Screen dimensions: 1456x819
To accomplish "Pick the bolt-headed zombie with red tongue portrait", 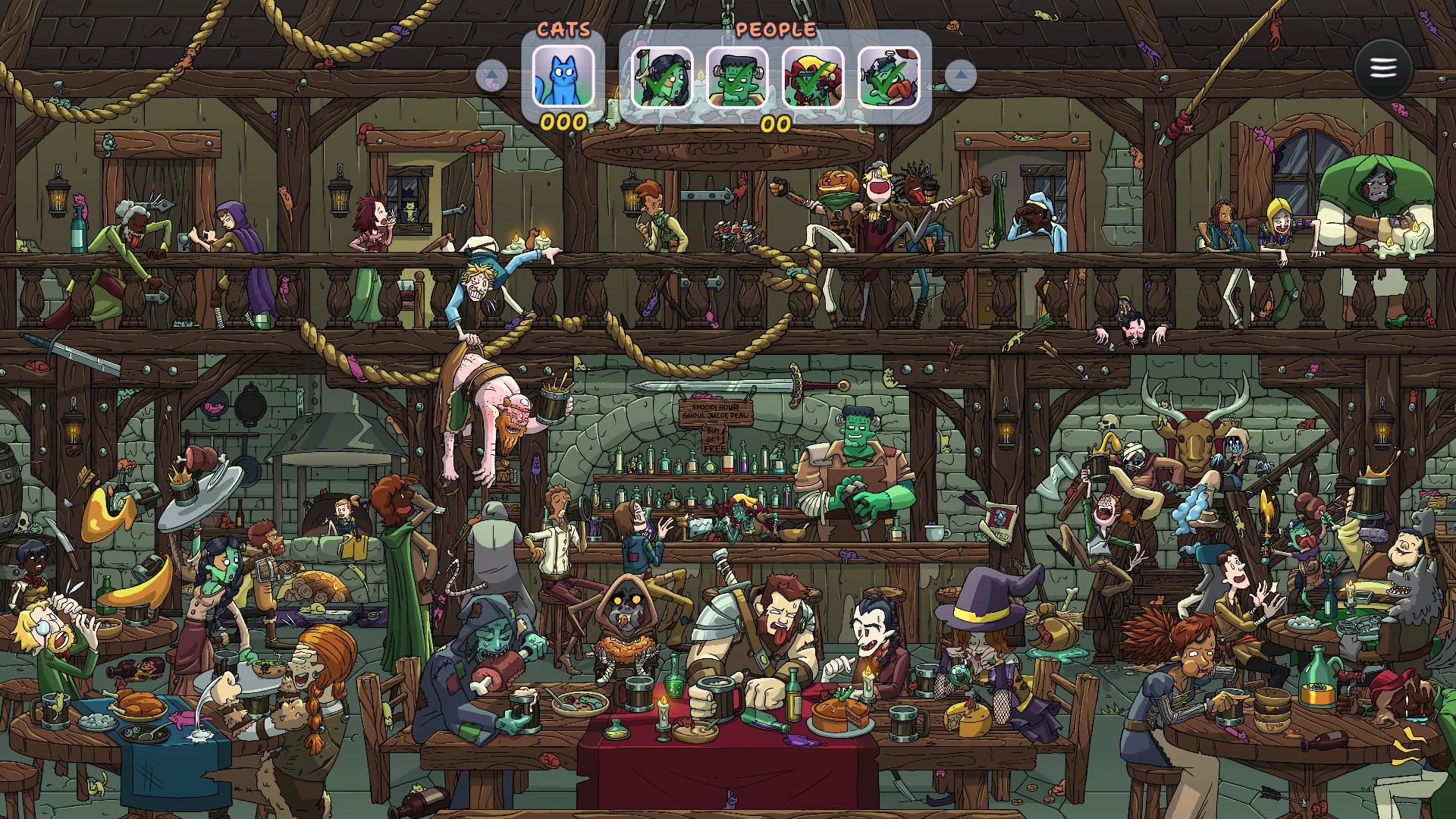I will coord(888,77).
